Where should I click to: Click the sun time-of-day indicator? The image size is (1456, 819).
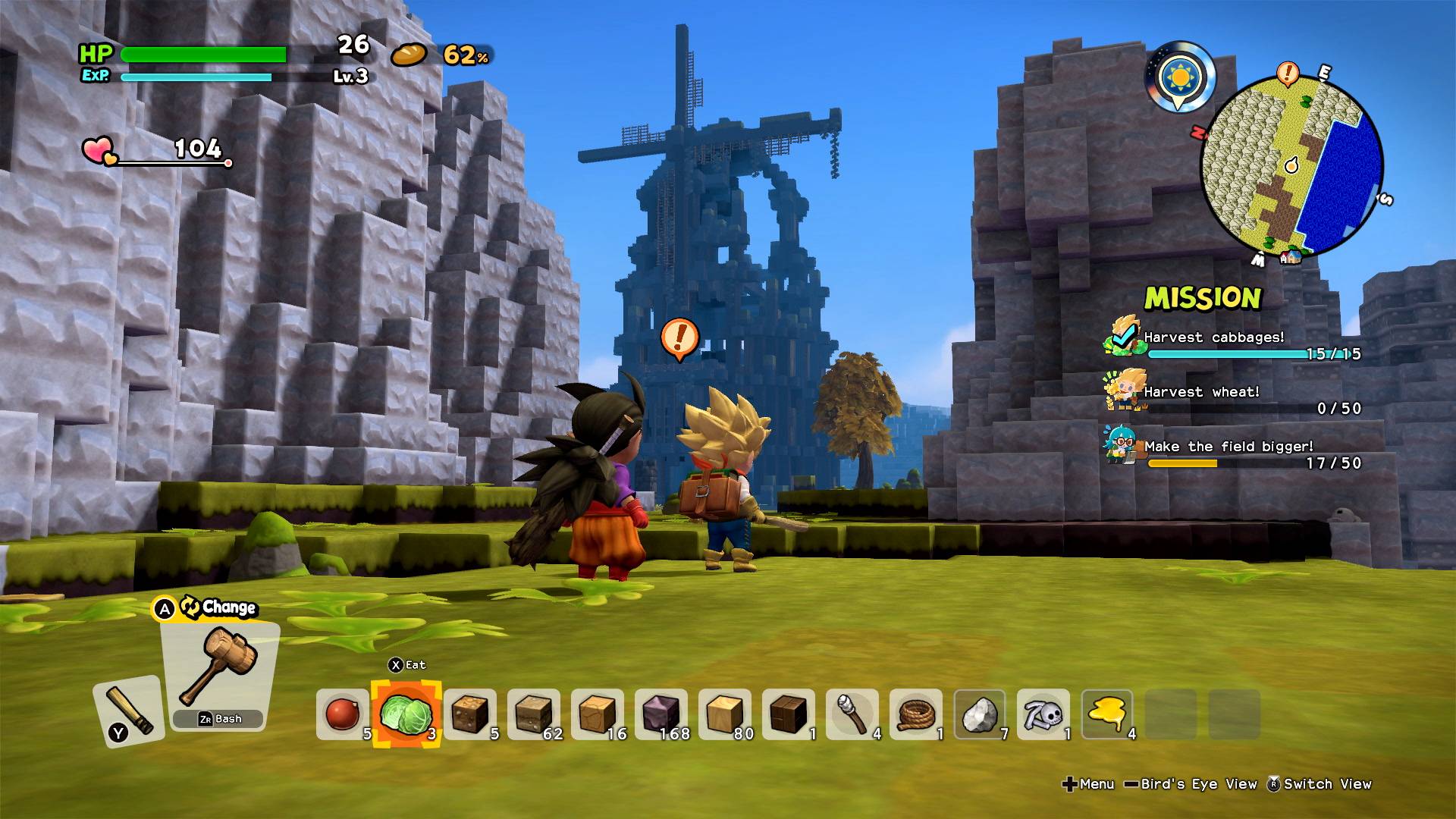coord(1180,77)
